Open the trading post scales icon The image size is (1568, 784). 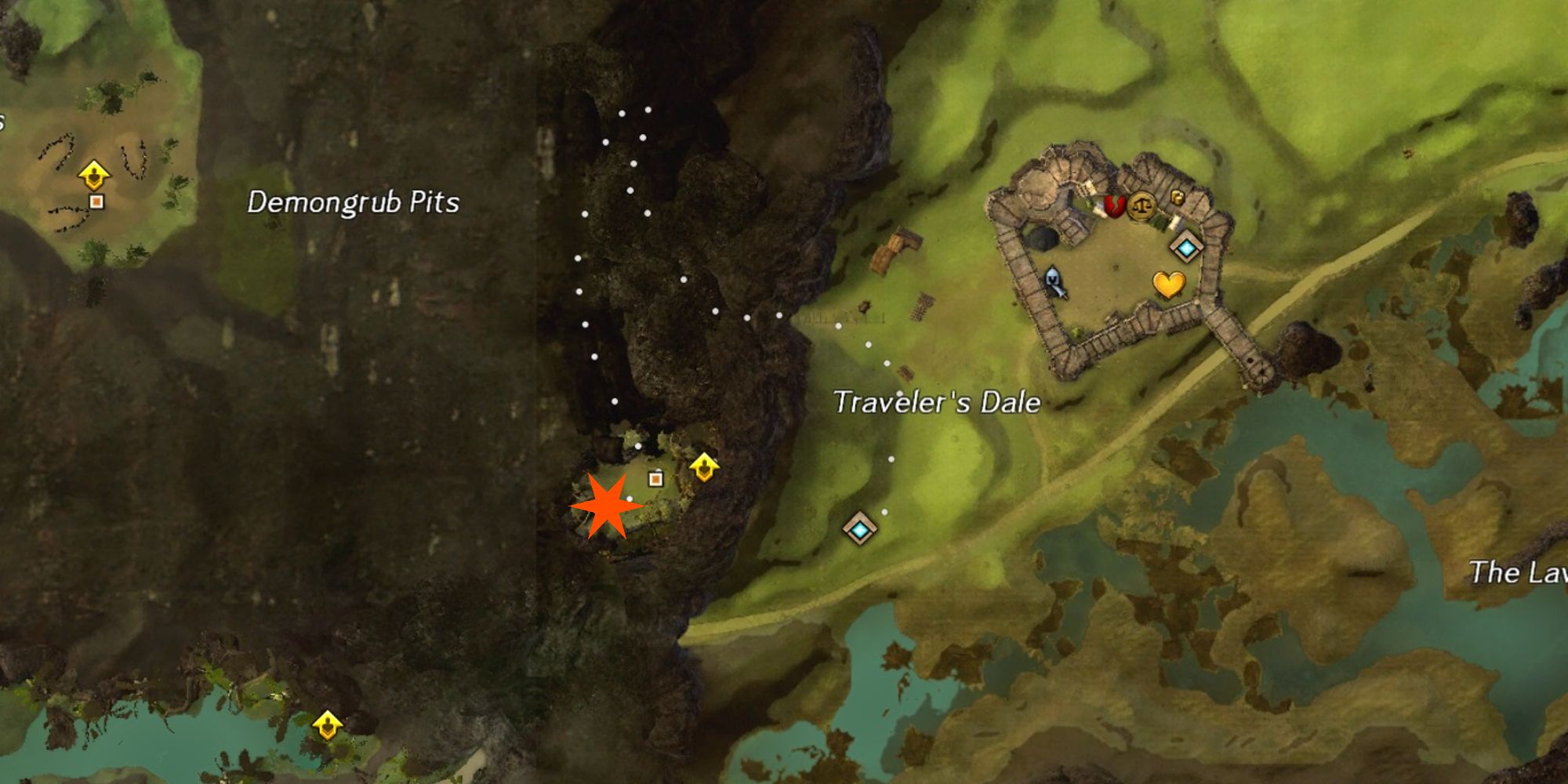coord(1143,206)
